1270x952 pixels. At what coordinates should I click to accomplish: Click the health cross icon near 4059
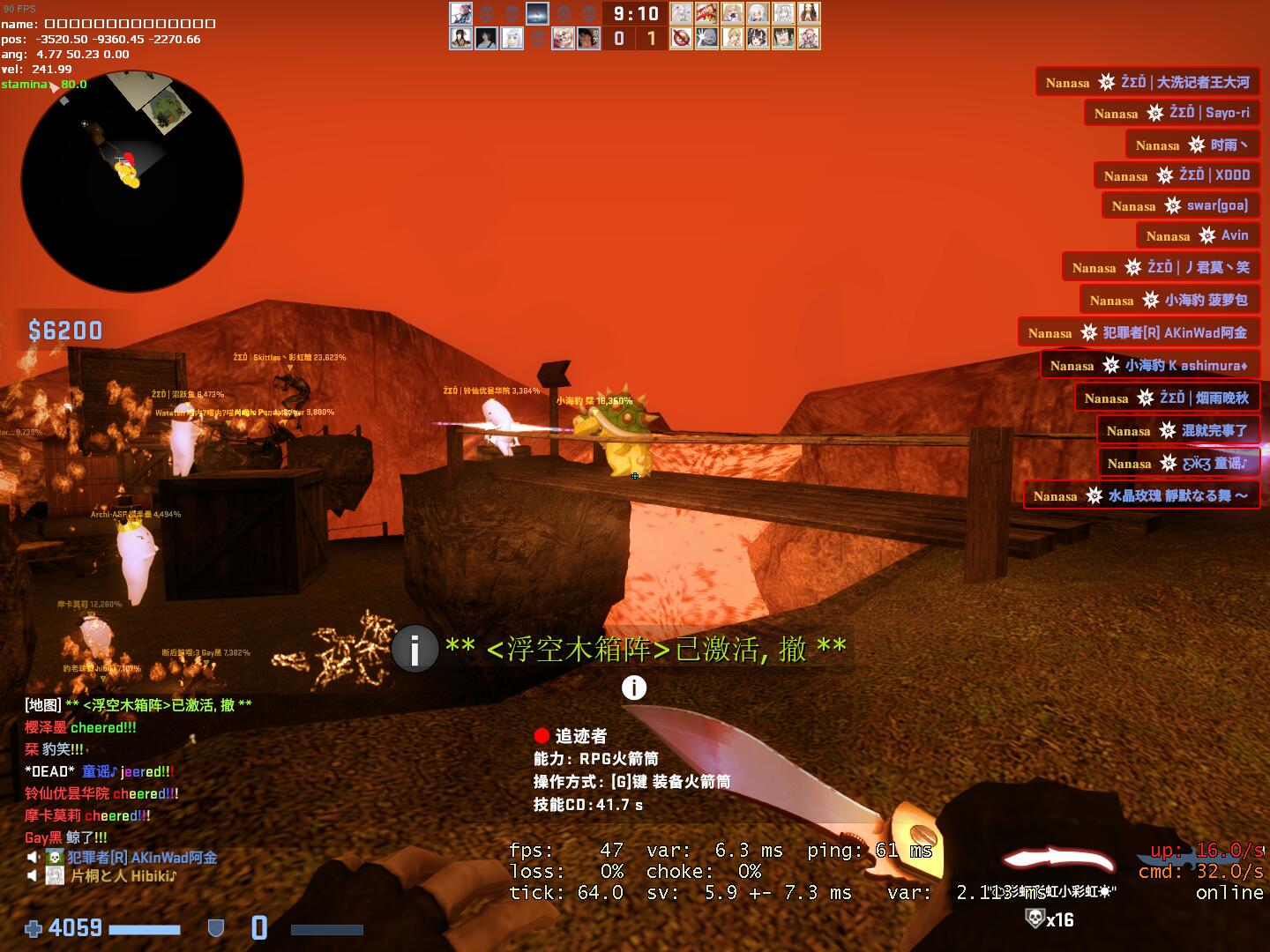coord(34,927)
